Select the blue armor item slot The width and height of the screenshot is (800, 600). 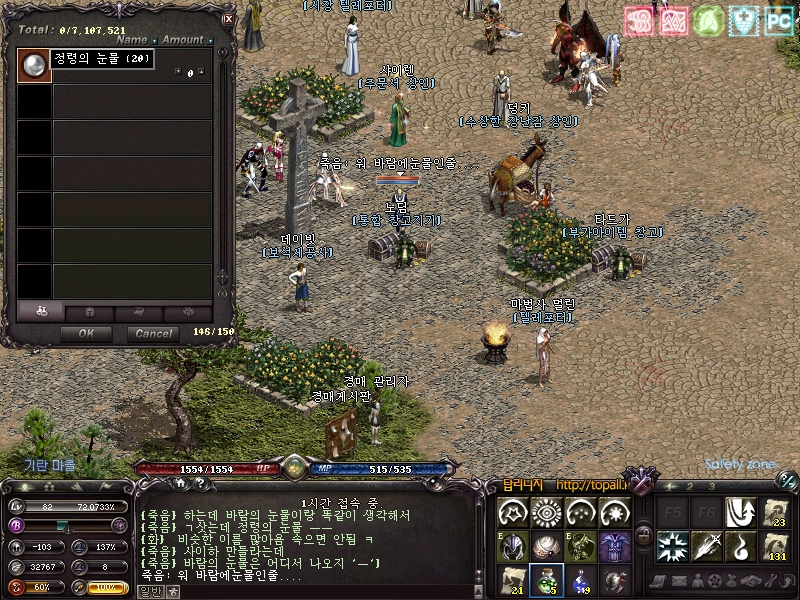[616, 546]
